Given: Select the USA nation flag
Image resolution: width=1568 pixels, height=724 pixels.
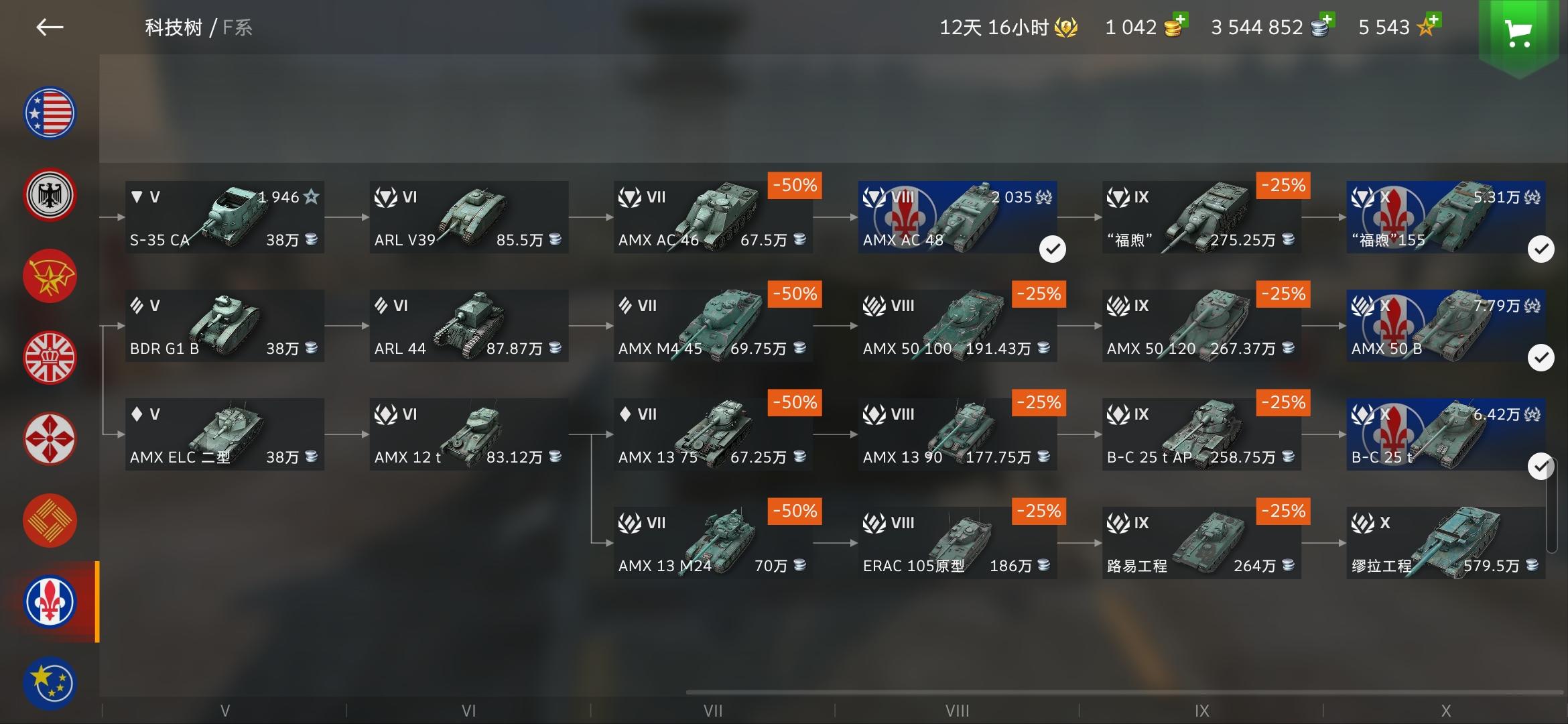Looking at the screenshot, I should point(50,113).
